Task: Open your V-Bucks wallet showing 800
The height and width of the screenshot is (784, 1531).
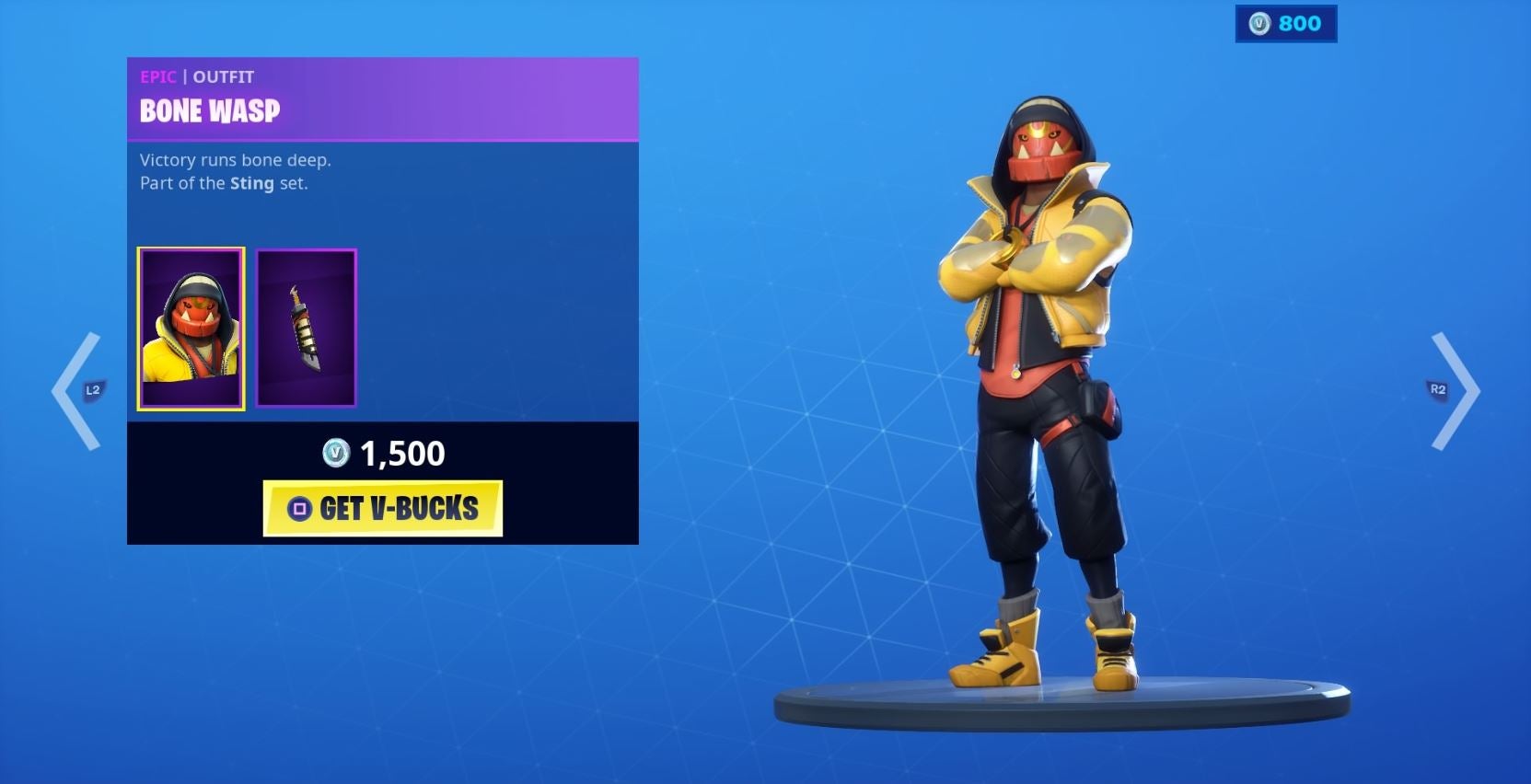Action: click(x=1286, y=23)
